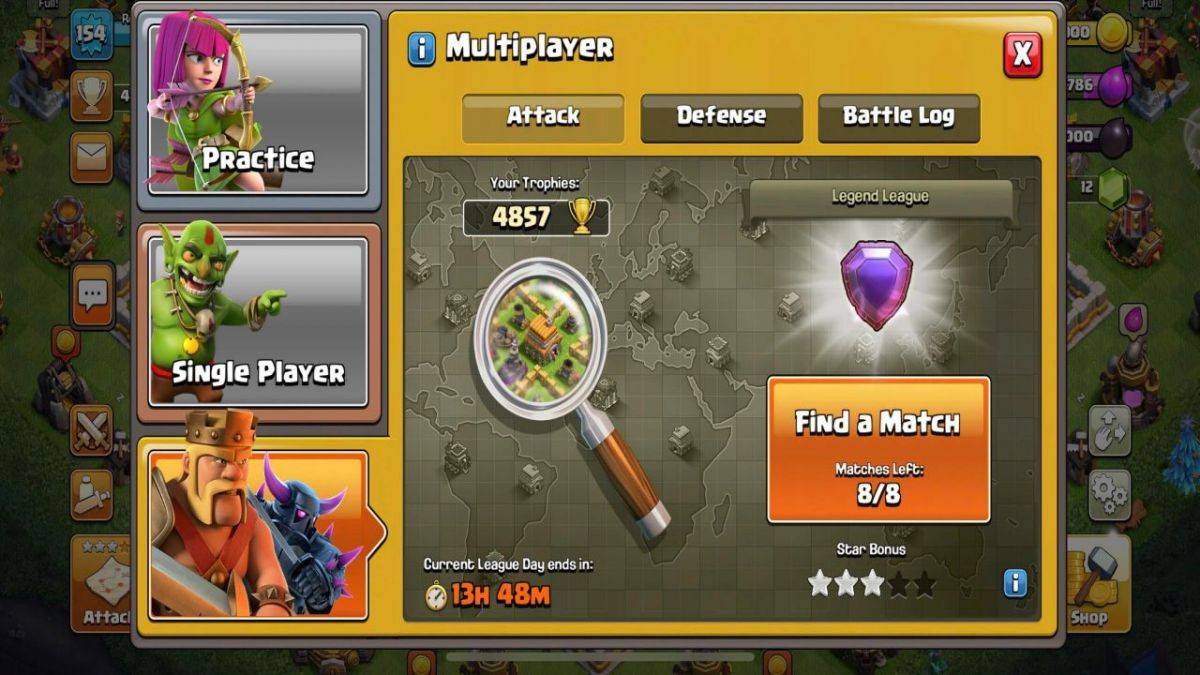Viewport: 1200px width, 675px height.
Task: Close the Multiplayer window
Action: (1022, 54)
